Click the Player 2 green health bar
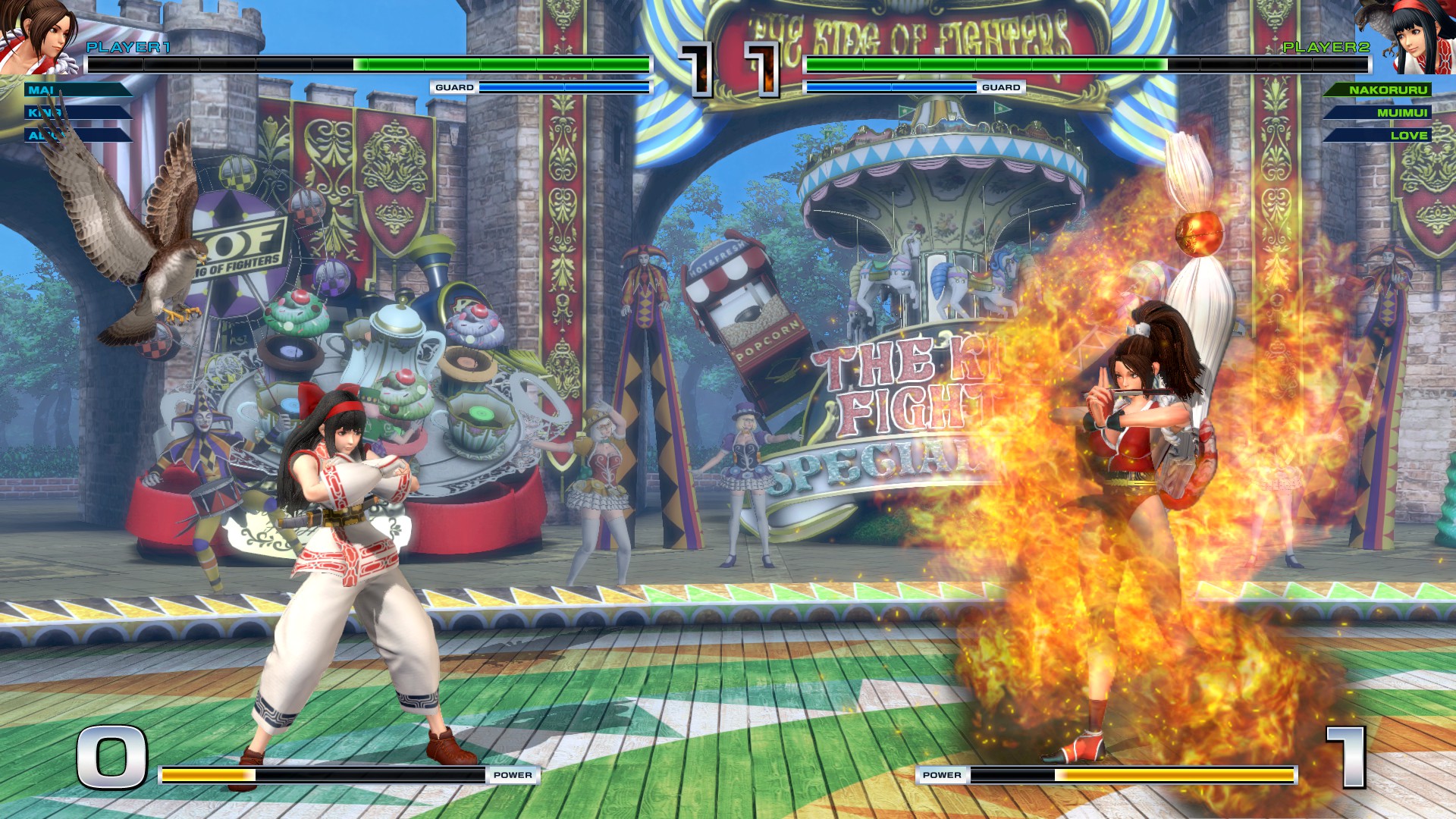Image resolution: width=1456 pixels, height=819 pixels. point(986,64)
